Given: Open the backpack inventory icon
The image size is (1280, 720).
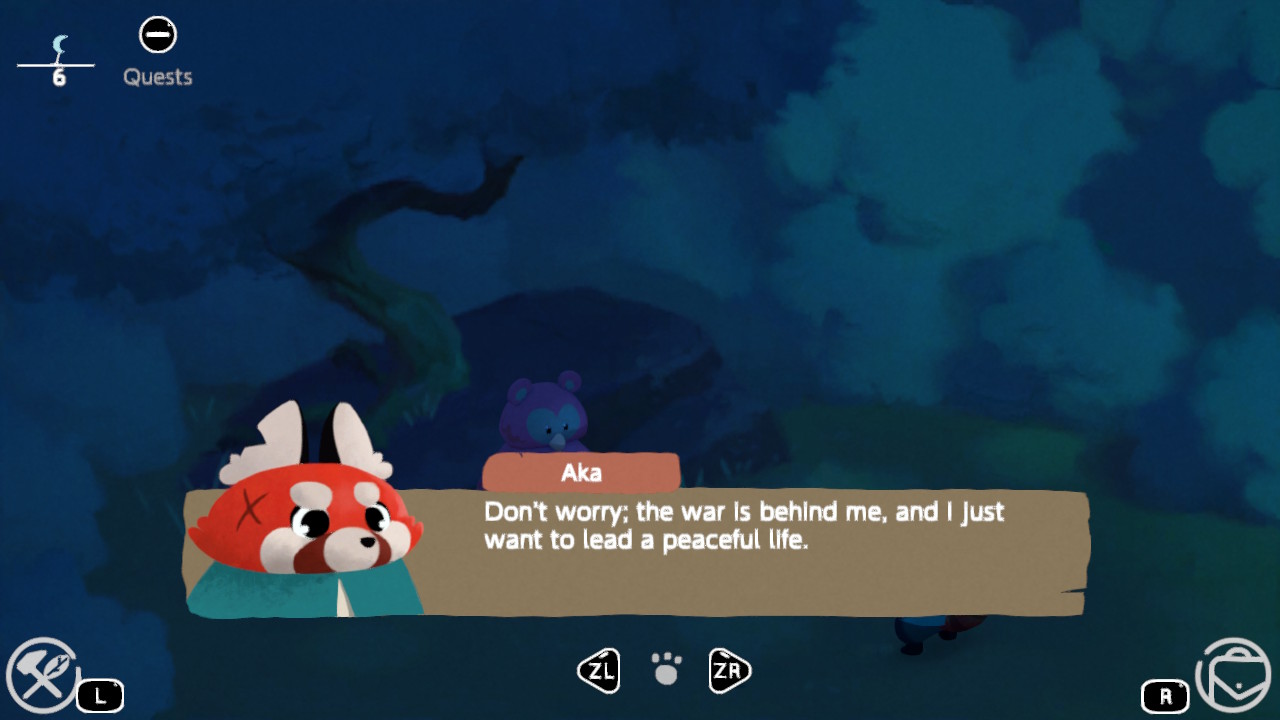Looking at the screenshot, I should 1233,675.
